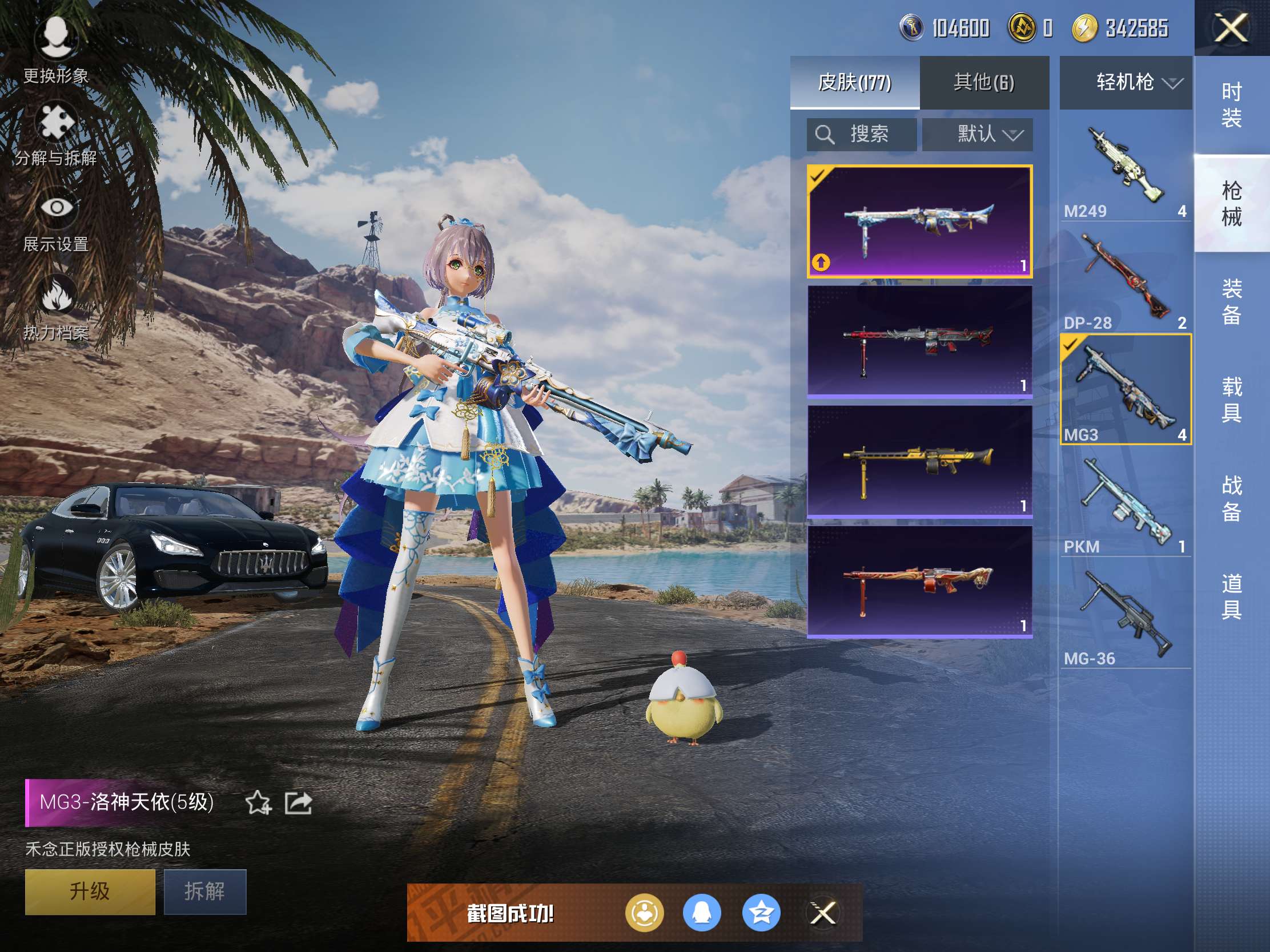Close the inventory with the top X
The image size is (1270, 952).
[x=1231, y=29]
